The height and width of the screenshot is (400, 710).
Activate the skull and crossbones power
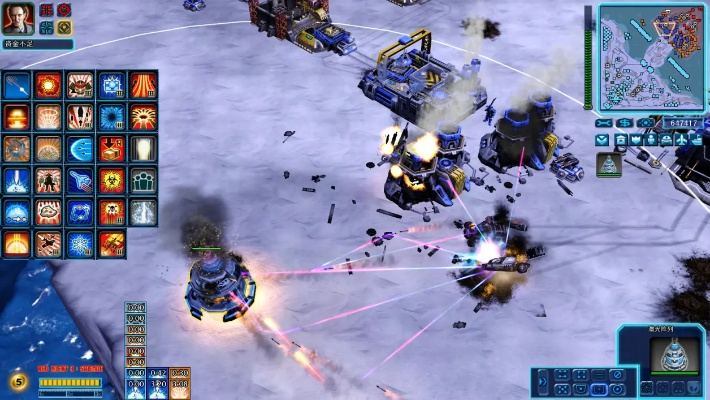pyautogui.click(x=111, y=212)
